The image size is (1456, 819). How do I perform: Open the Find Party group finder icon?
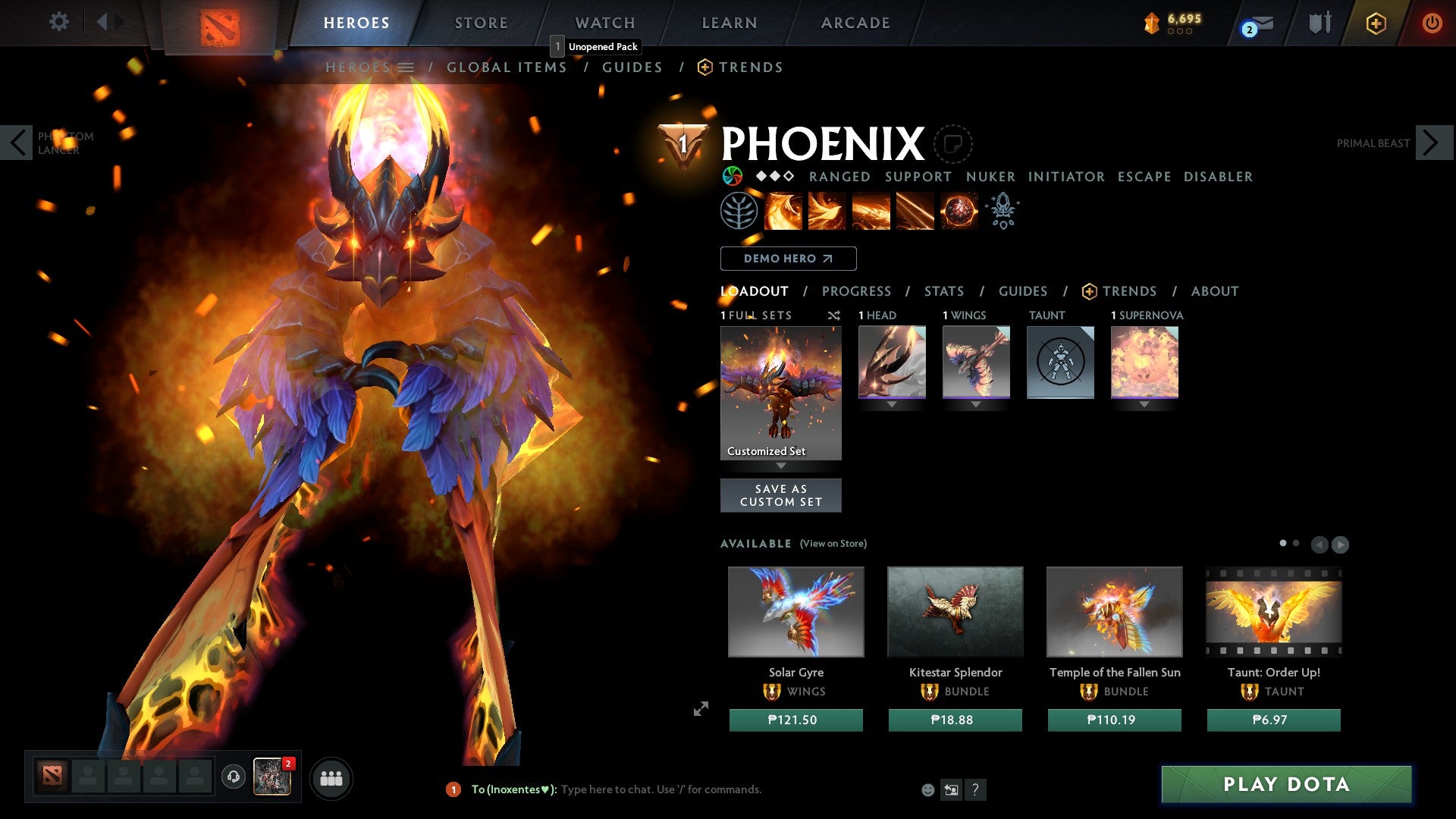coord(331,777)
